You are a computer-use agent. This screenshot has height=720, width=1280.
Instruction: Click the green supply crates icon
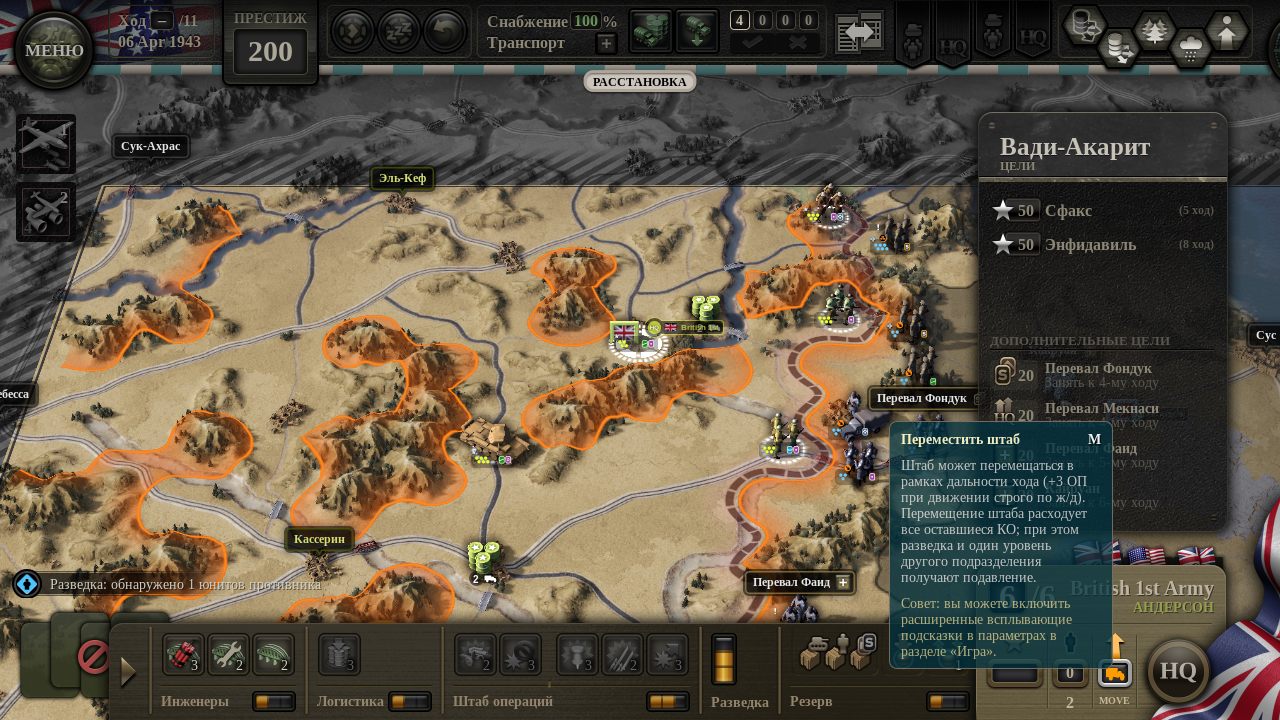click(650, 31)
